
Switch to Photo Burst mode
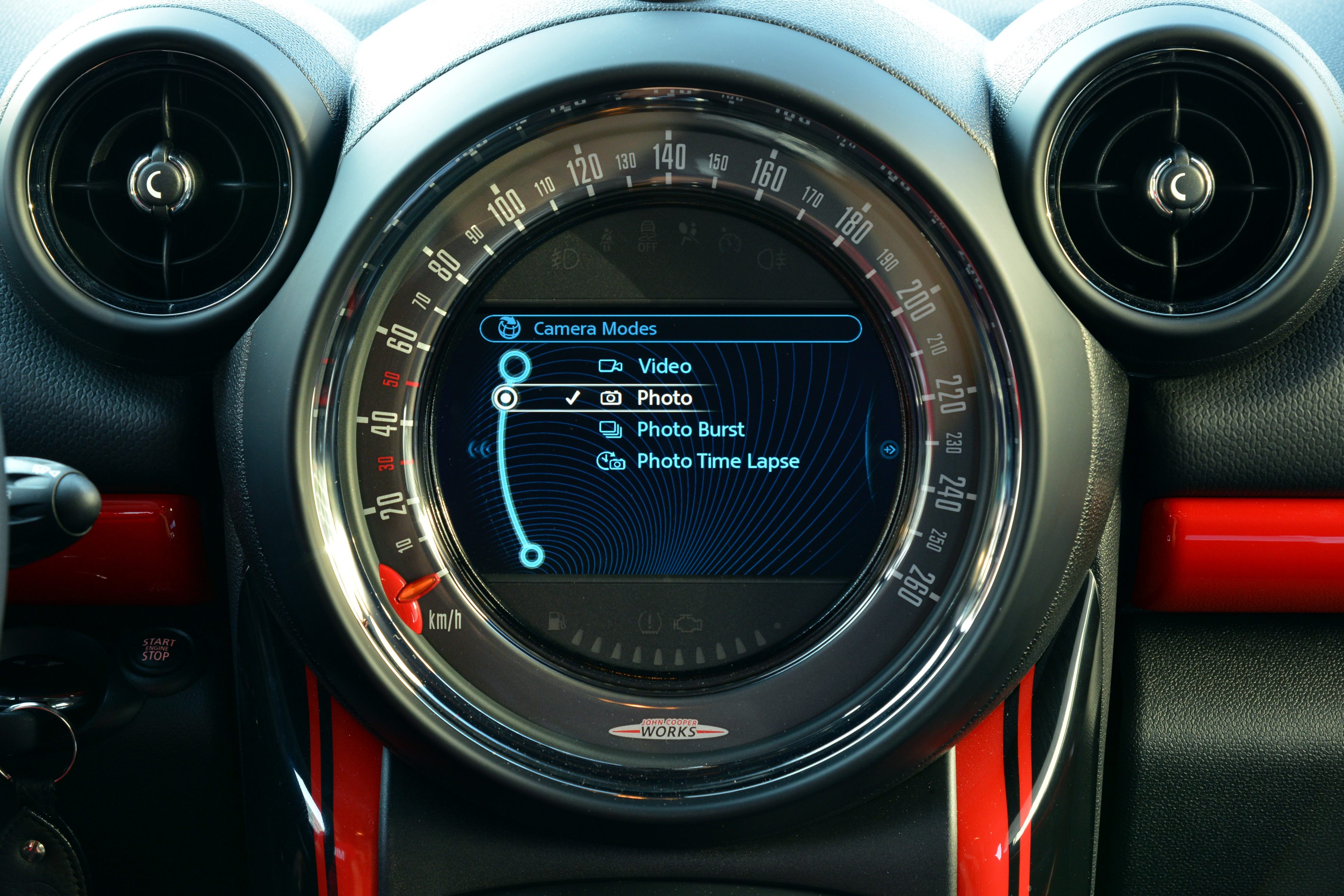pos(690,429)
